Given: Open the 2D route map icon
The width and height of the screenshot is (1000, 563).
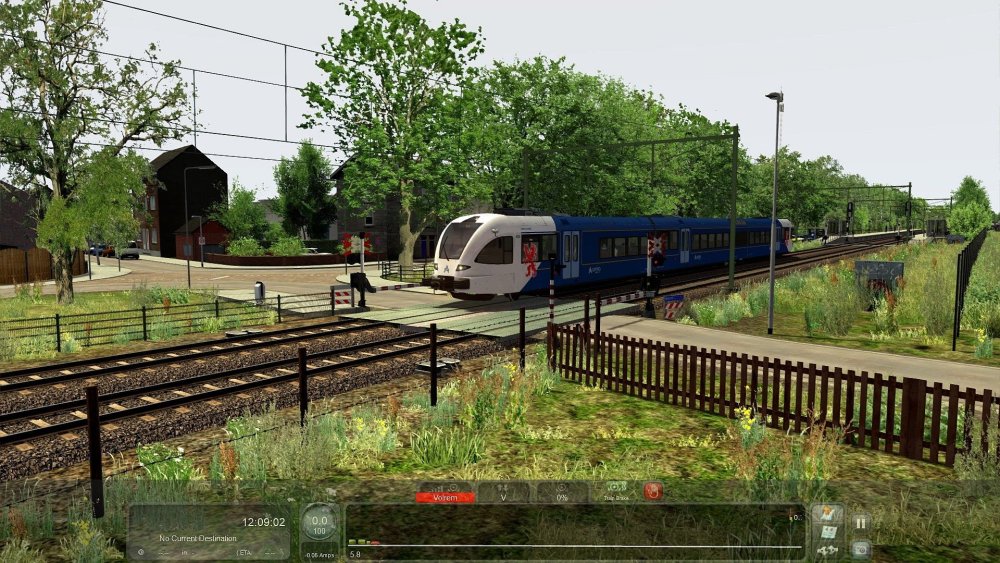Looking at the screenshot, I should 827,532.
